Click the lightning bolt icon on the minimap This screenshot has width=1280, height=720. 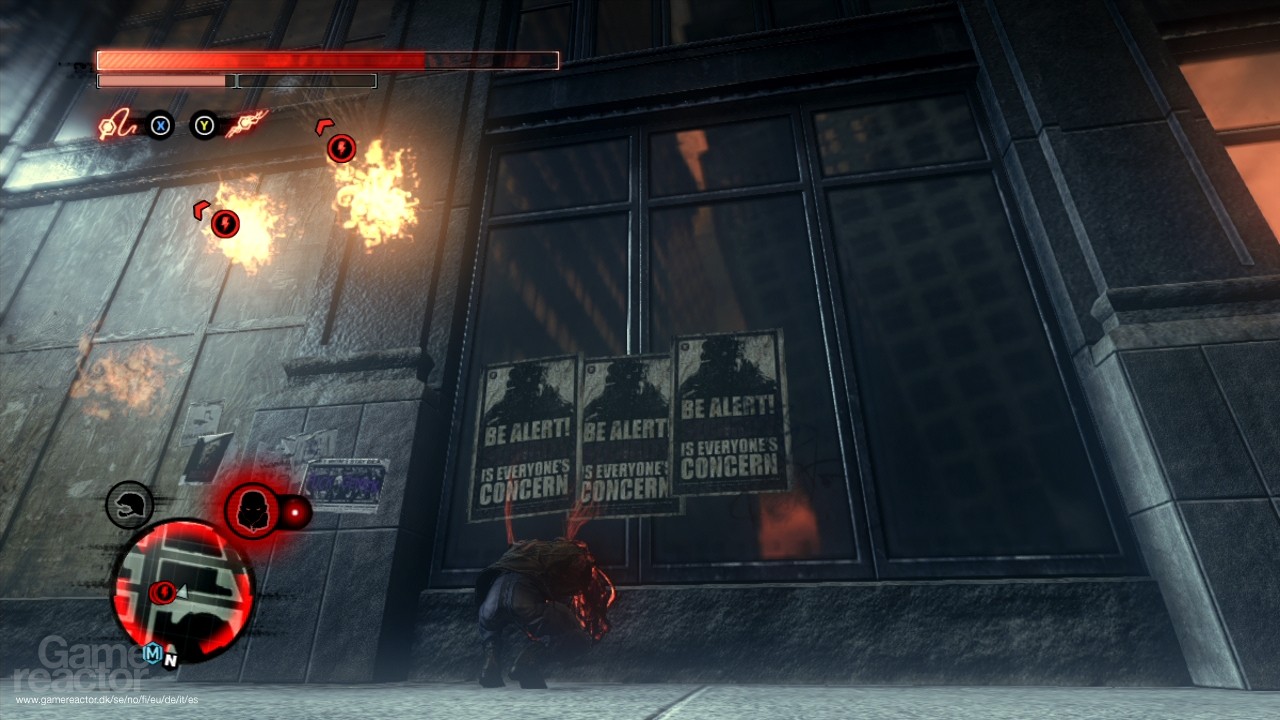tap(163, 592)
